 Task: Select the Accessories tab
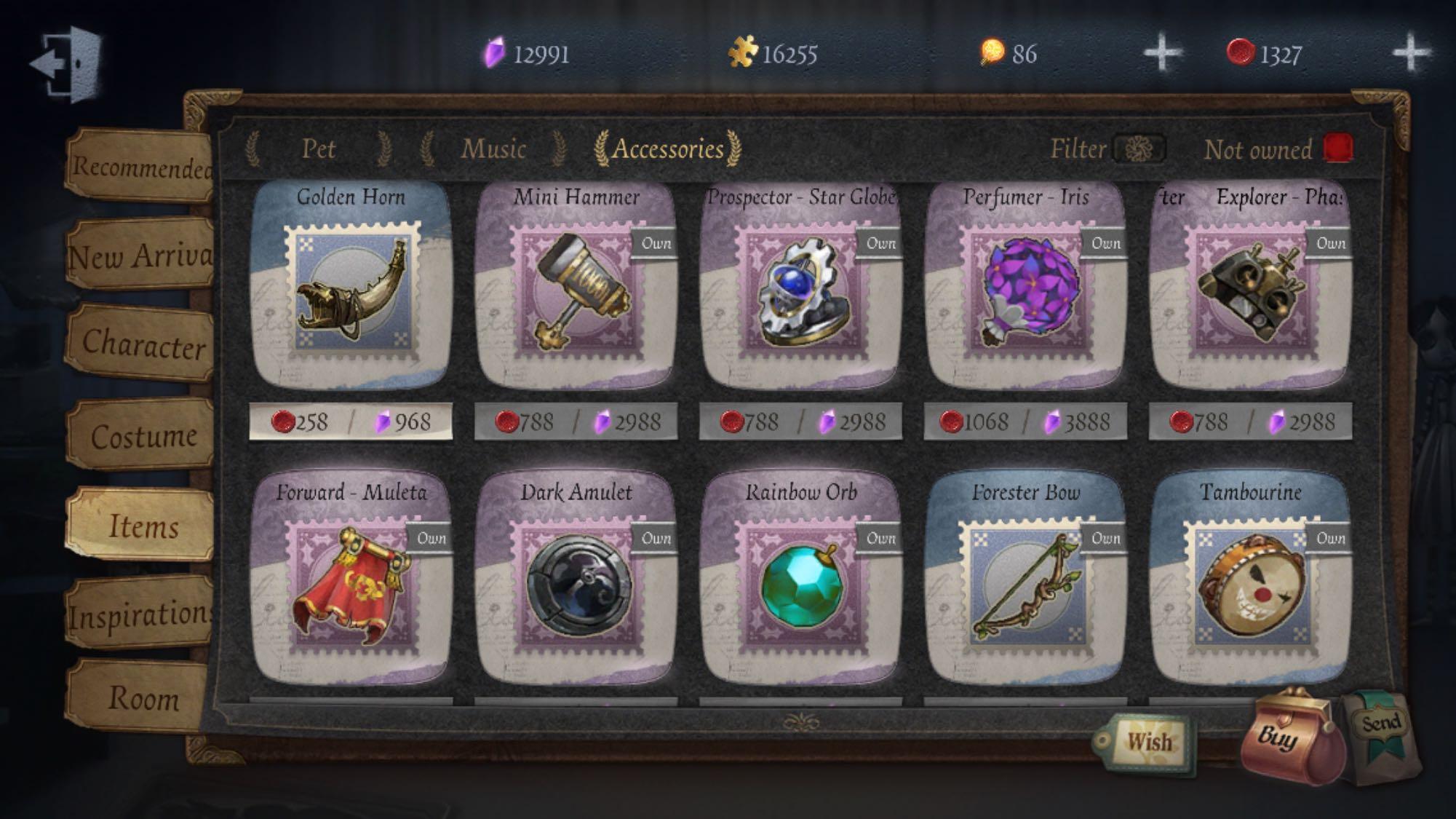pyautogui.click(x=666, y=151)
